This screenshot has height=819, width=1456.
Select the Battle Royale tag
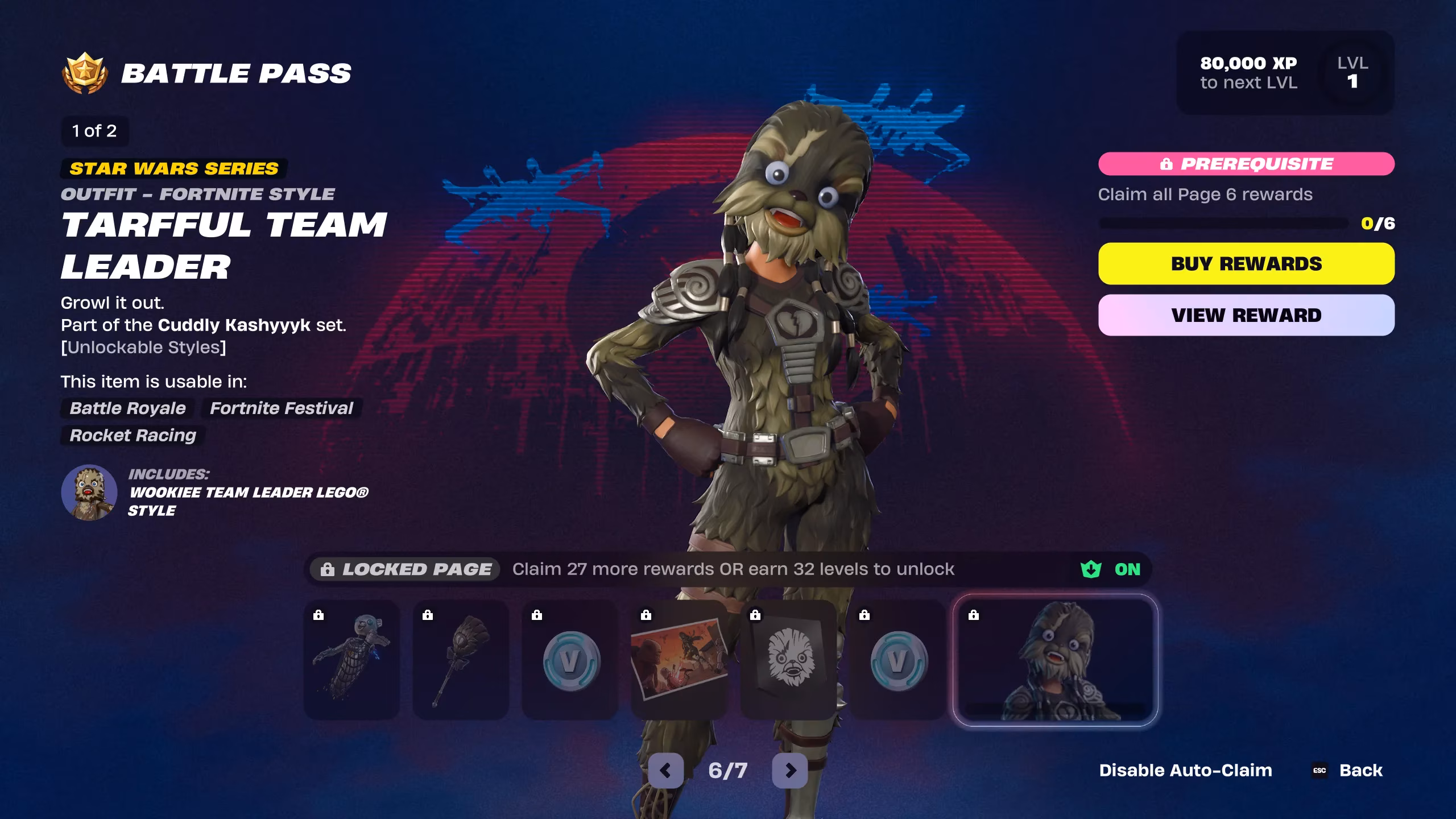tap(126, 408)
